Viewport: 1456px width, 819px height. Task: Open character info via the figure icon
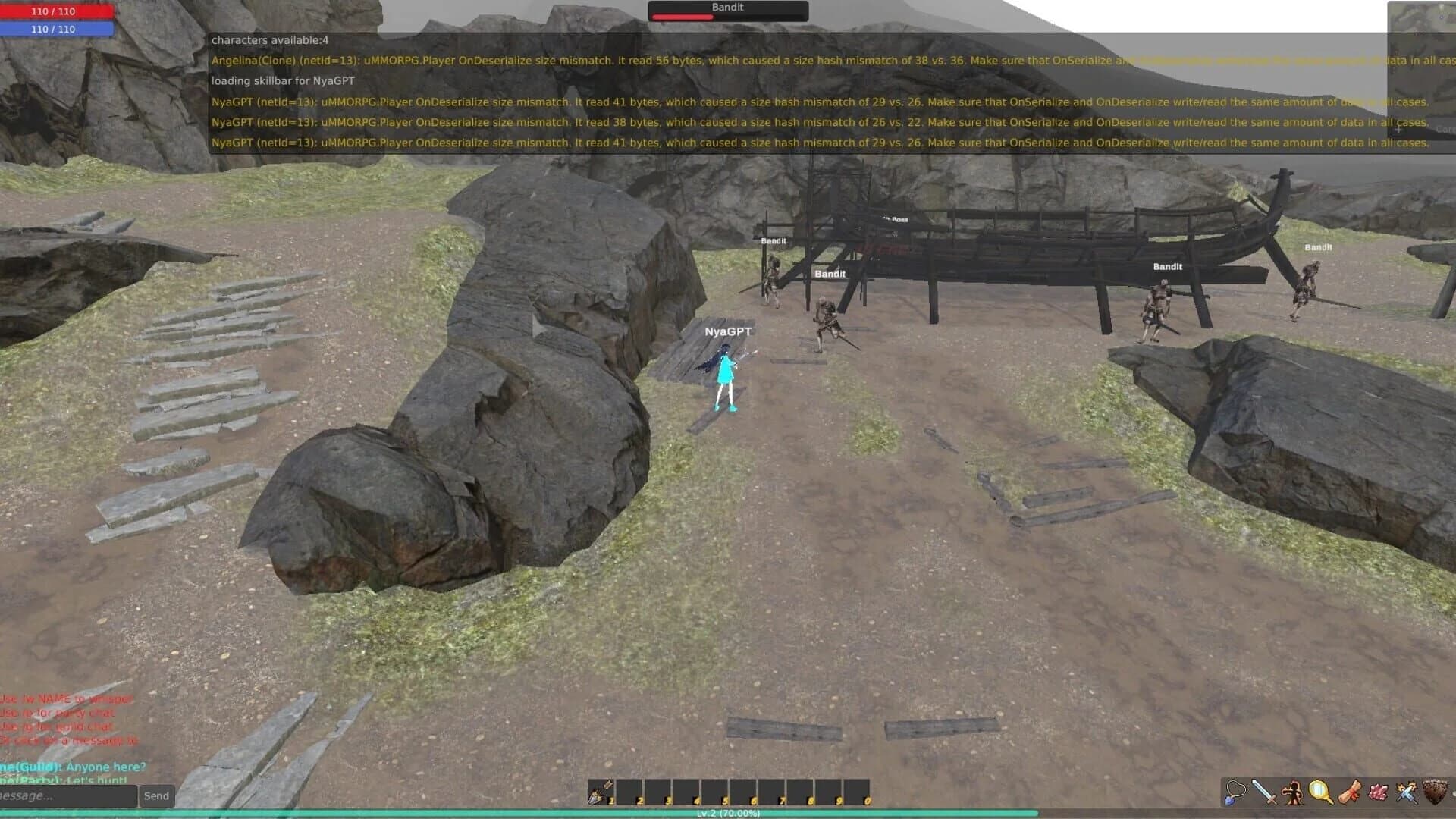pos(1292,792)
